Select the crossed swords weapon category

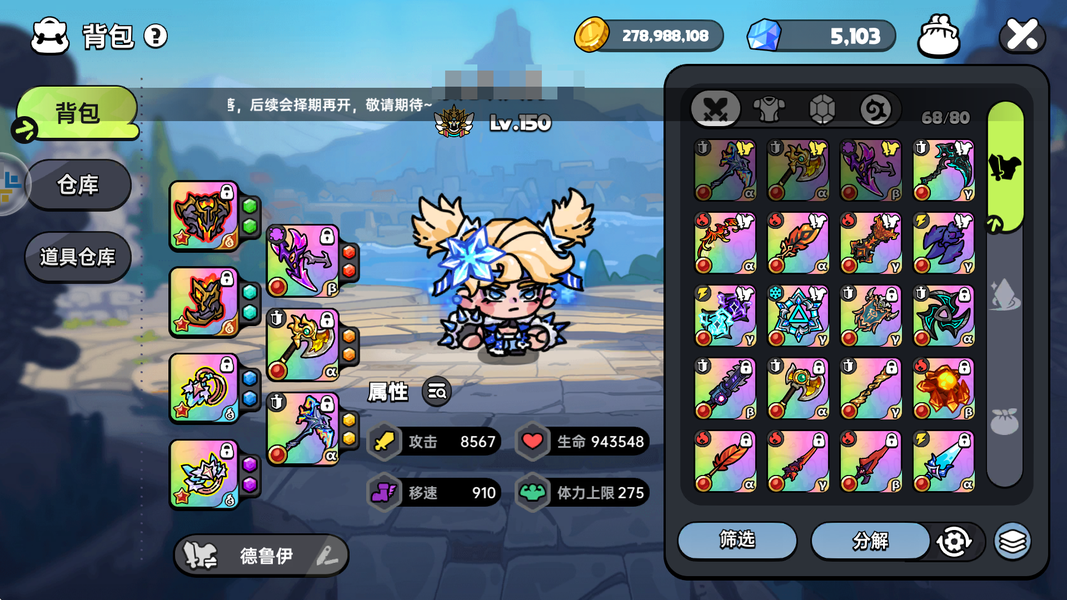(x=716, y=109)
